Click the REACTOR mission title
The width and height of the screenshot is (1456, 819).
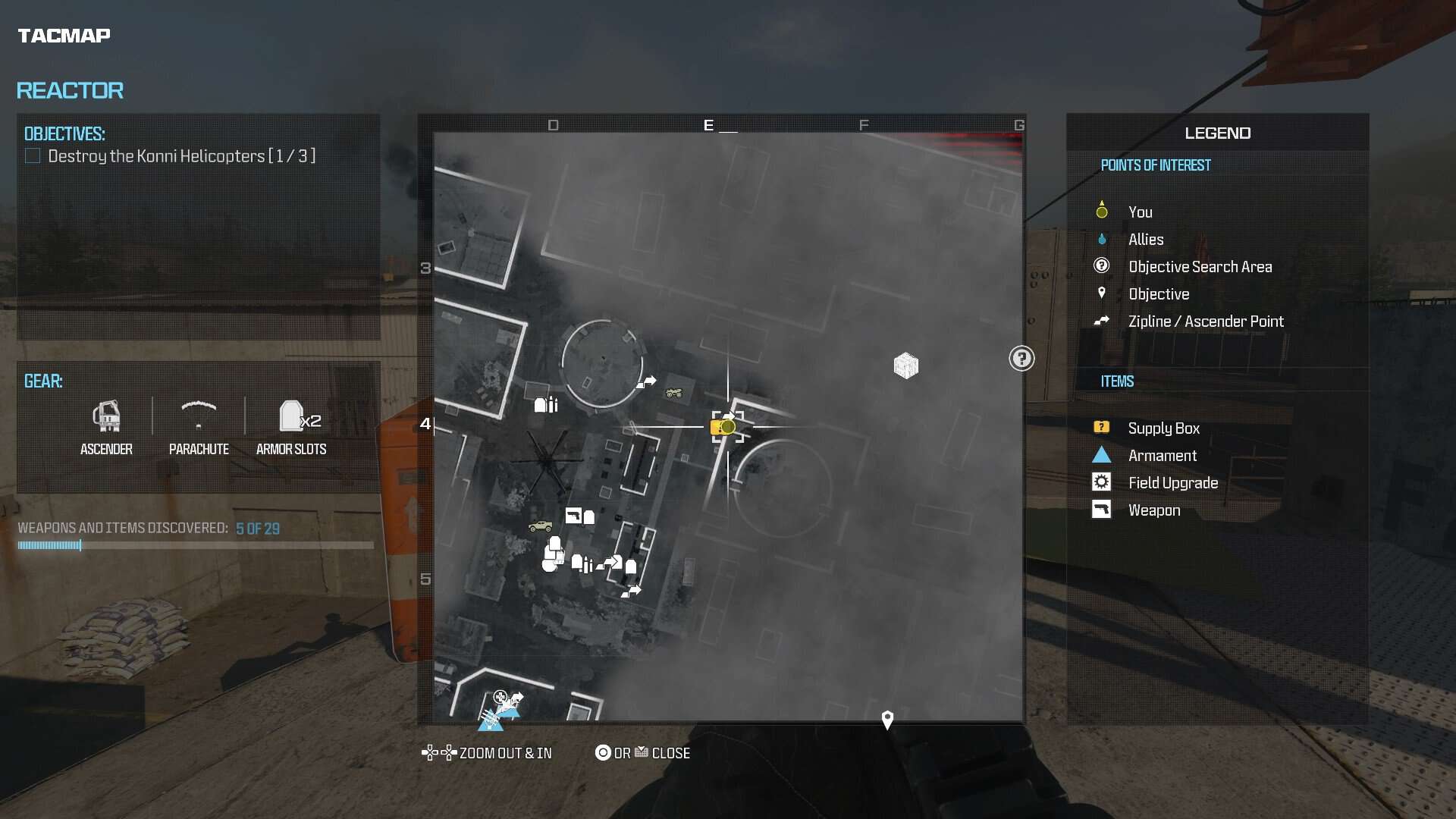(x=71, y=90)
